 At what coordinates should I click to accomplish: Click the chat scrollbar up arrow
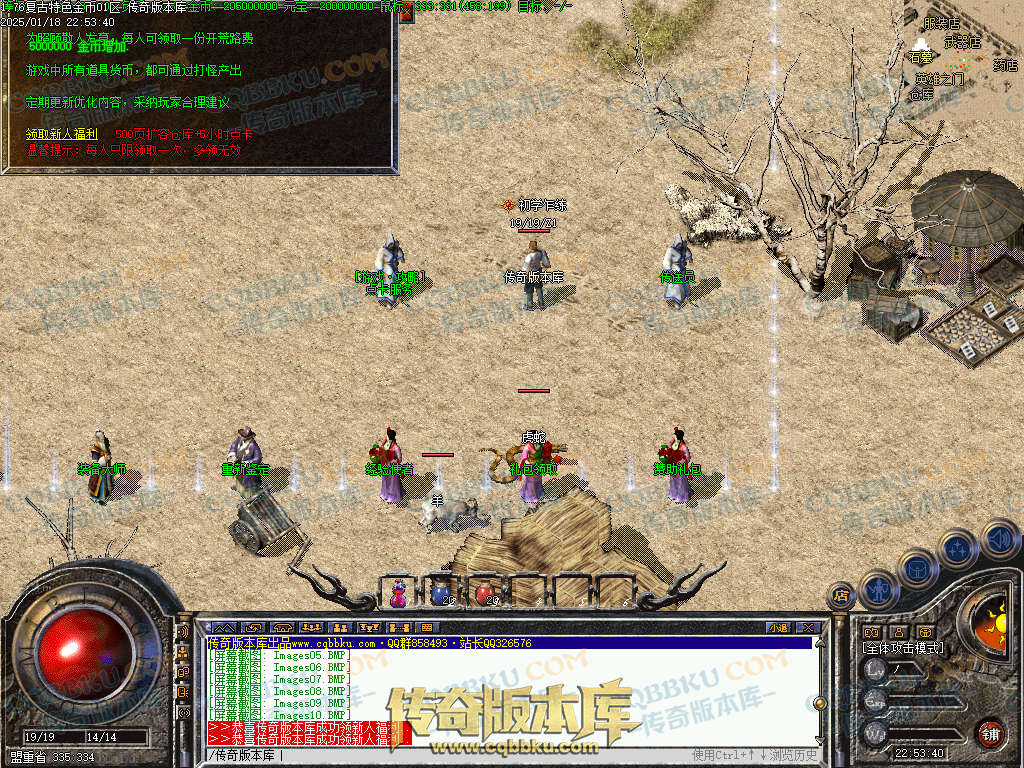coord(820,642)
